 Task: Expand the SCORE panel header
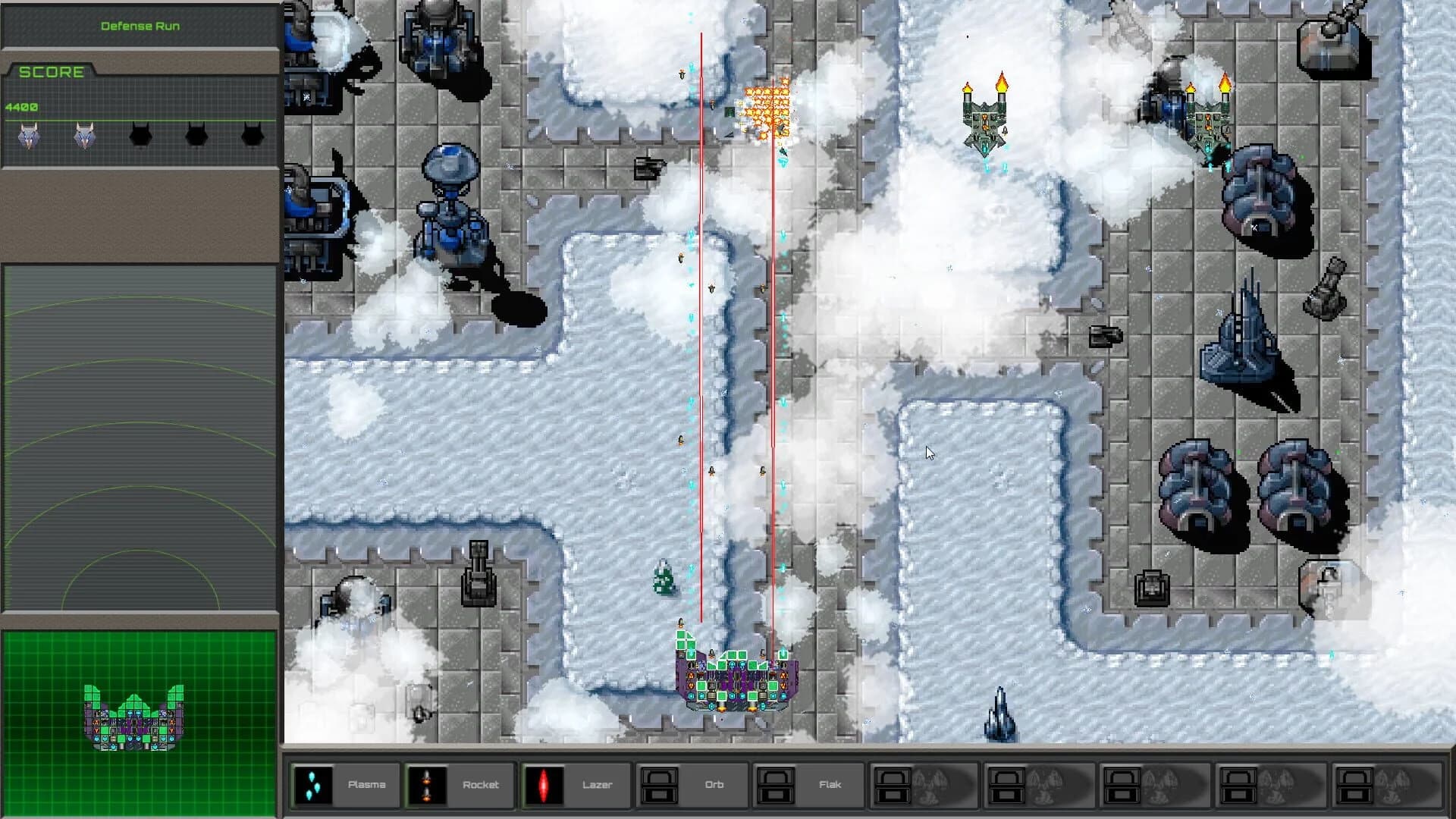pos(53,72)
